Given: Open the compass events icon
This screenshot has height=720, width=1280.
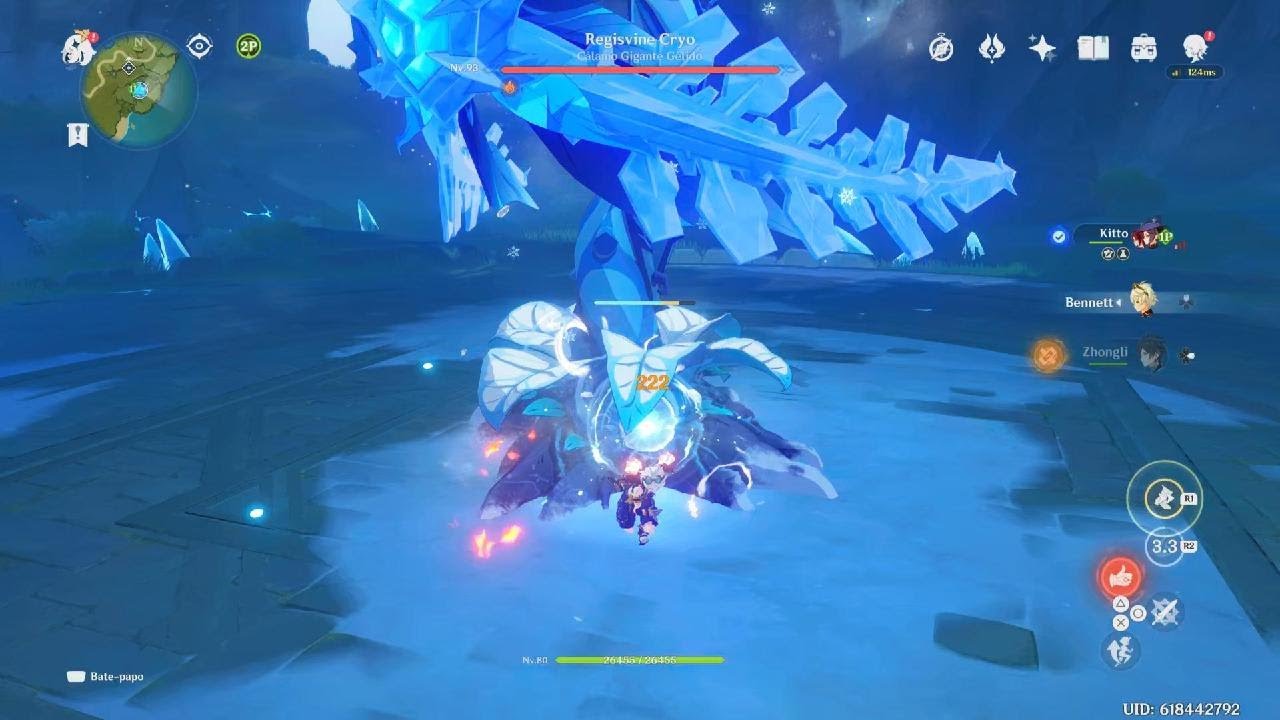Looking at the screenshot, I should (x=941, y=48).
